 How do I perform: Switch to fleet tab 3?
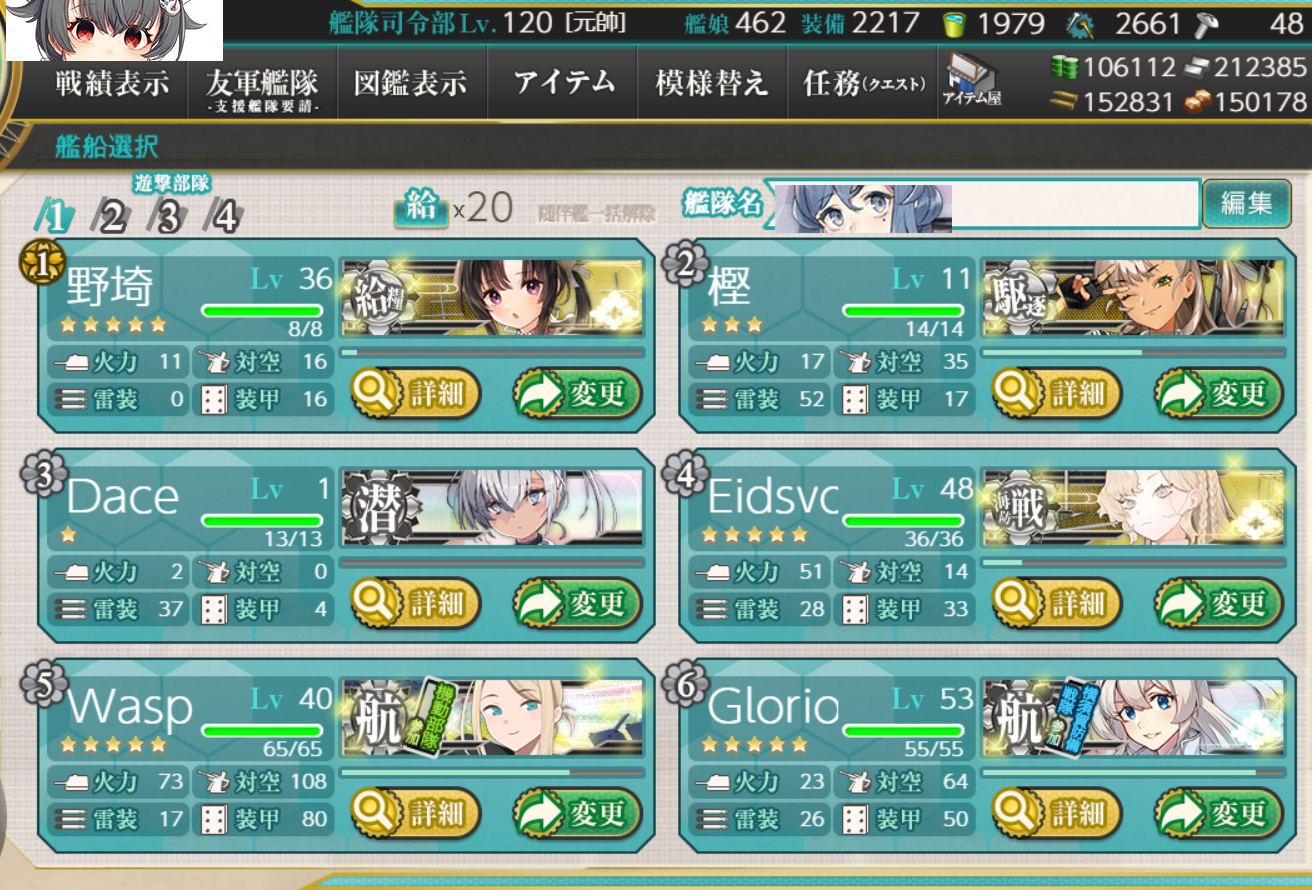coord(168,215)
